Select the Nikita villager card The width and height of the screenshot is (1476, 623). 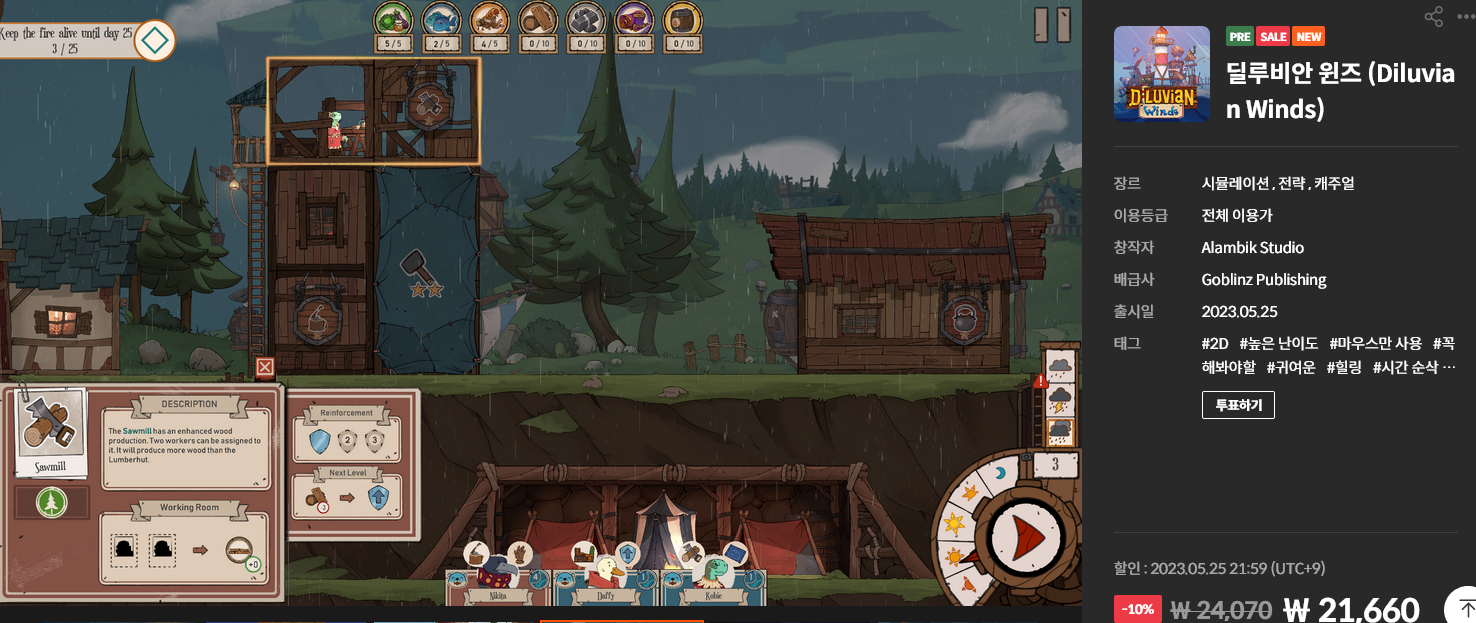(x=497, y=583)
